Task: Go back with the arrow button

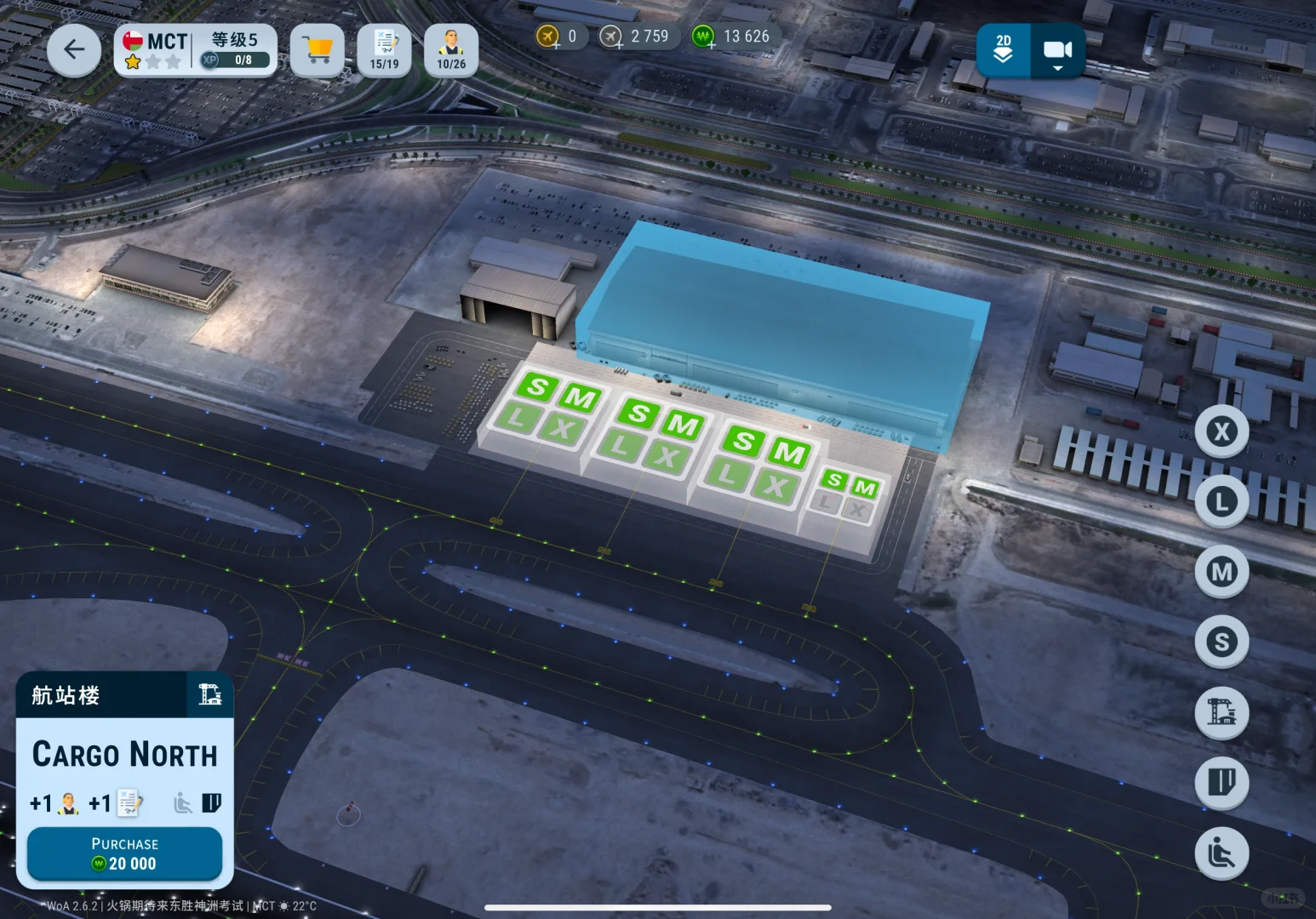Action: pos(74,50)
